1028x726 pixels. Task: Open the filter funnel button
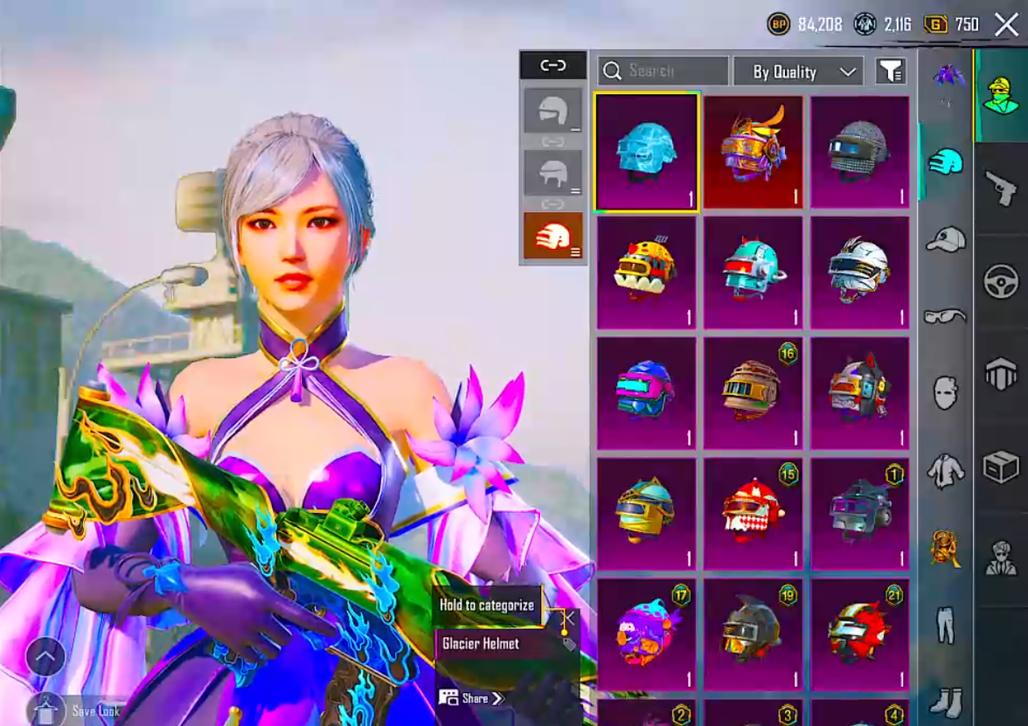coord(890,71)
